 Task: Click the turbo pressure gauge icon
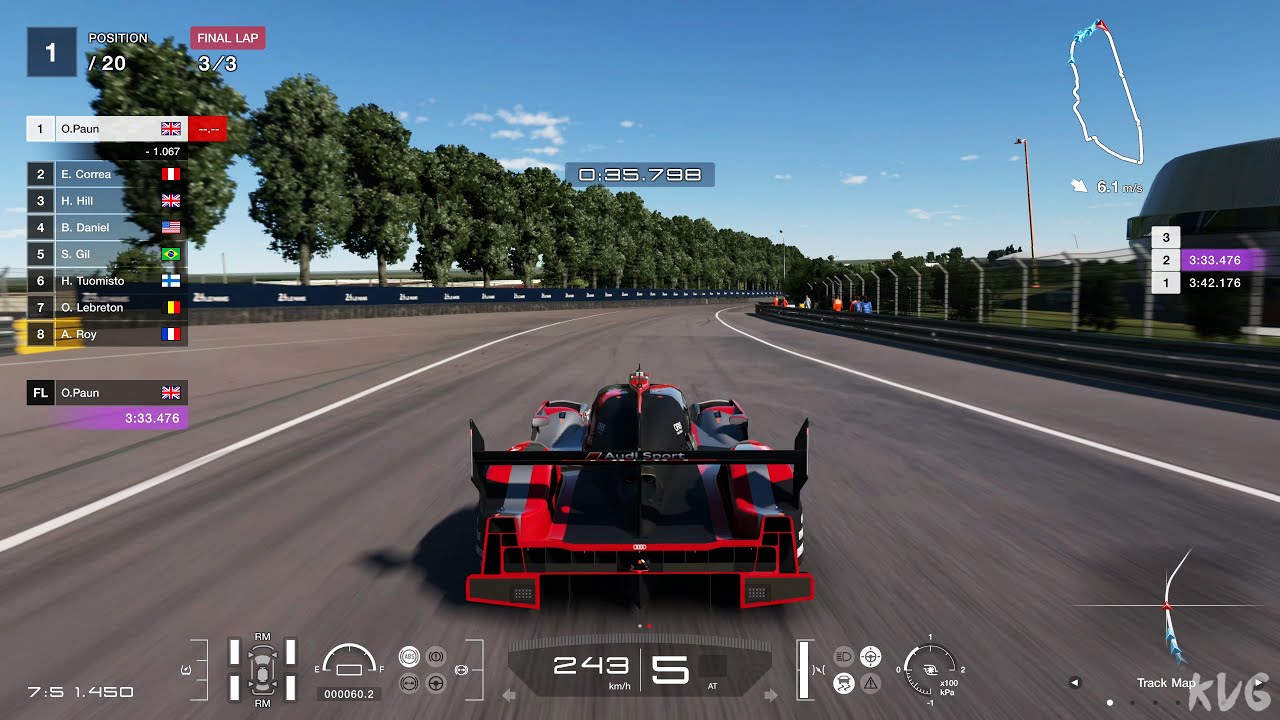point(929,670)
